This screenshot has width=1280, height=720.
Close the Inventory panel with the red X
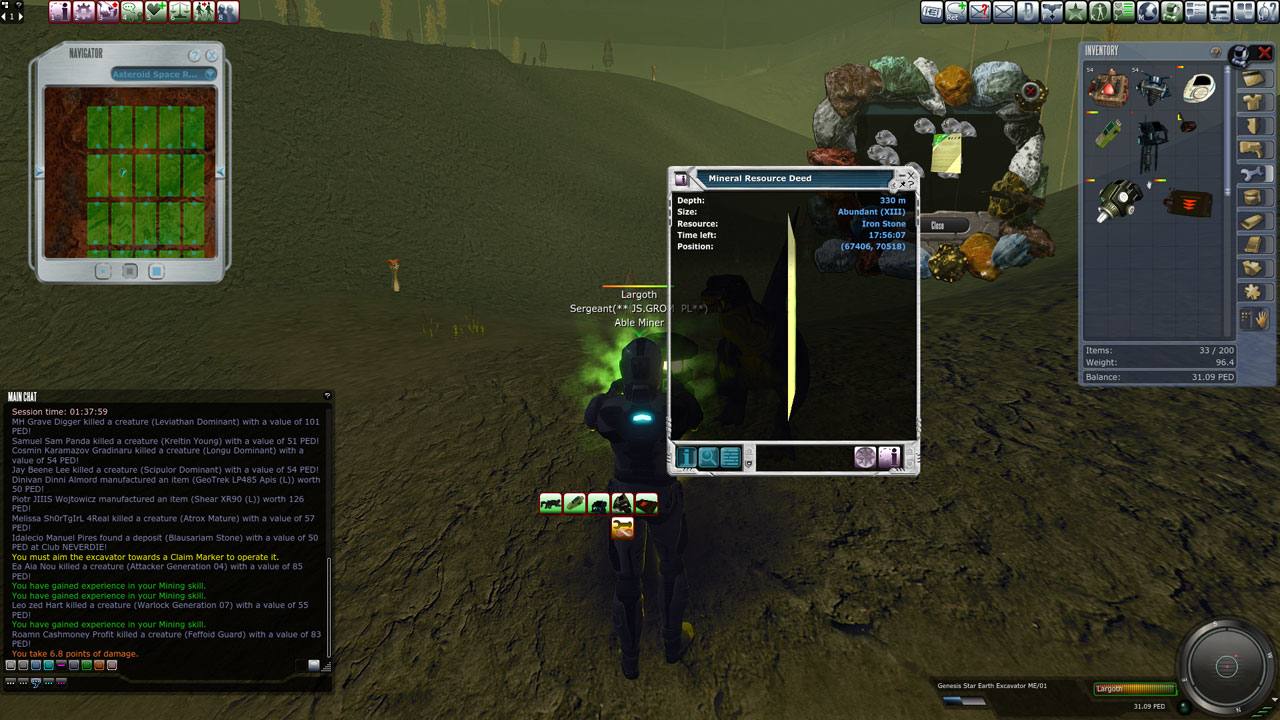tap(1264, 52)
